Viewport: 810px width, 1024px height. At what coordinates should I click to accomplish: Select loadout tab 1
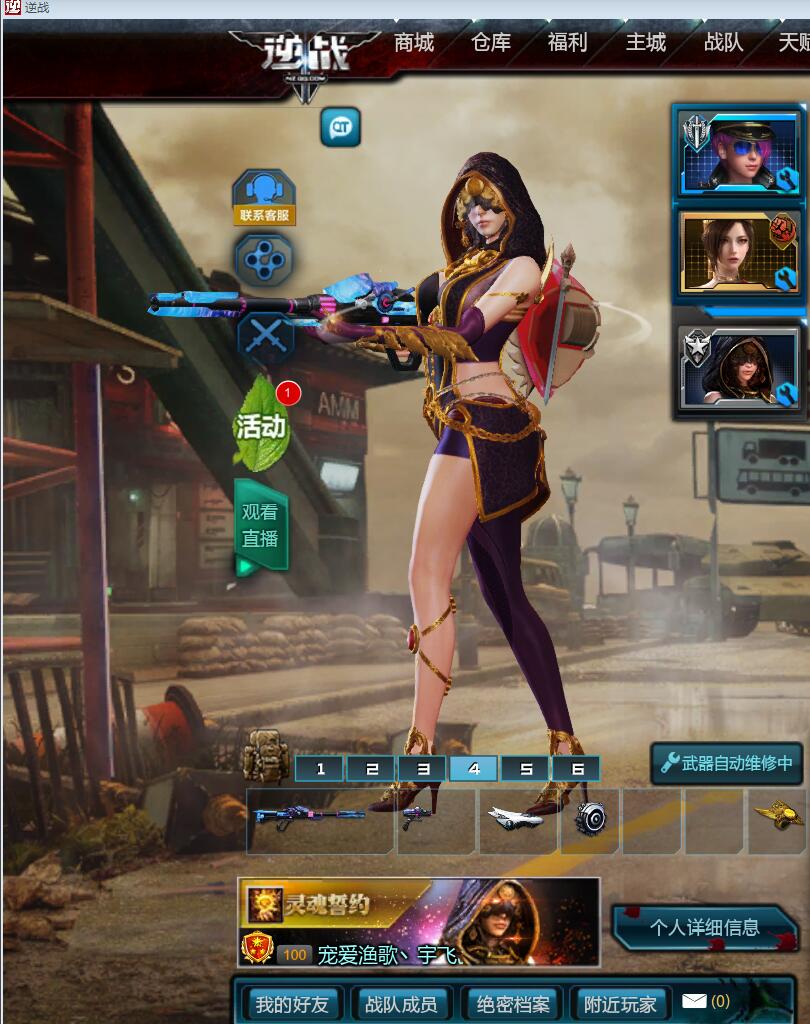click(x=321, y=769)
